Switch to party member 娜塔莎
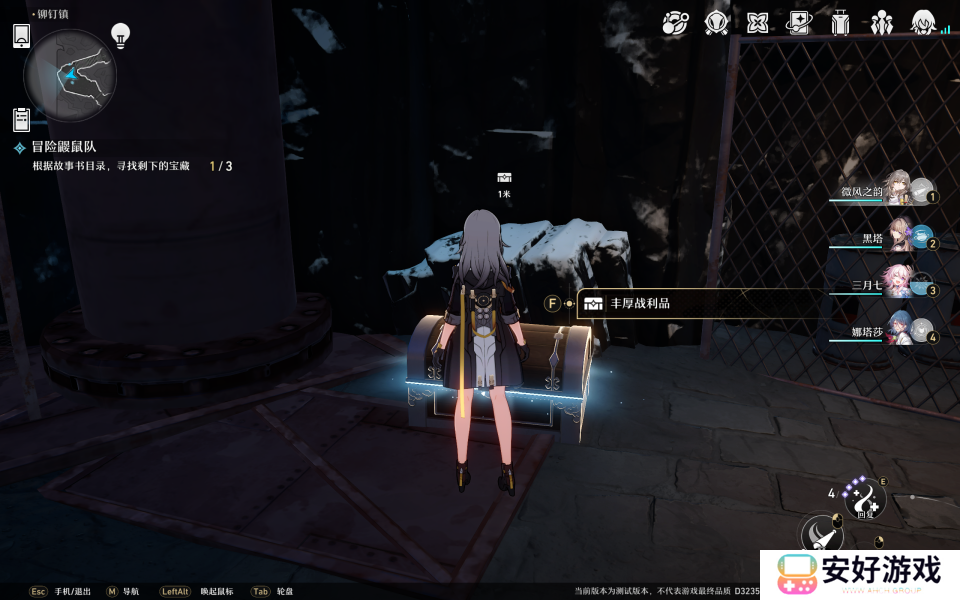Screen dimensions: 960x600 pyautogui.click(x=896, y=331)
